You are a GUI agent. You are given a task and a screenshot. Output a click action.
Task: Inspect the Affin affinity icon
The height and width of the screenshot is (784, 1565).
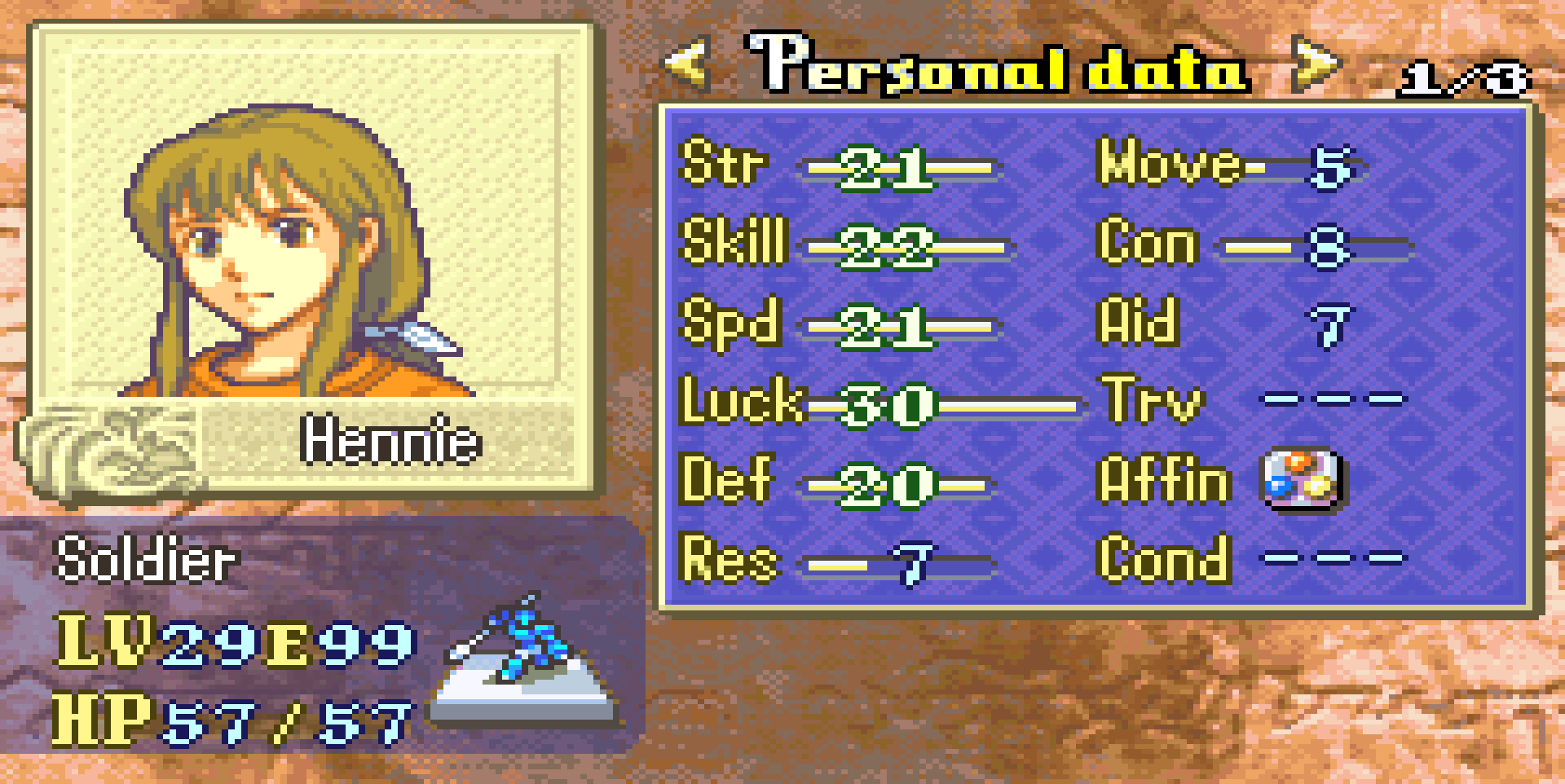pos(1302,479)
